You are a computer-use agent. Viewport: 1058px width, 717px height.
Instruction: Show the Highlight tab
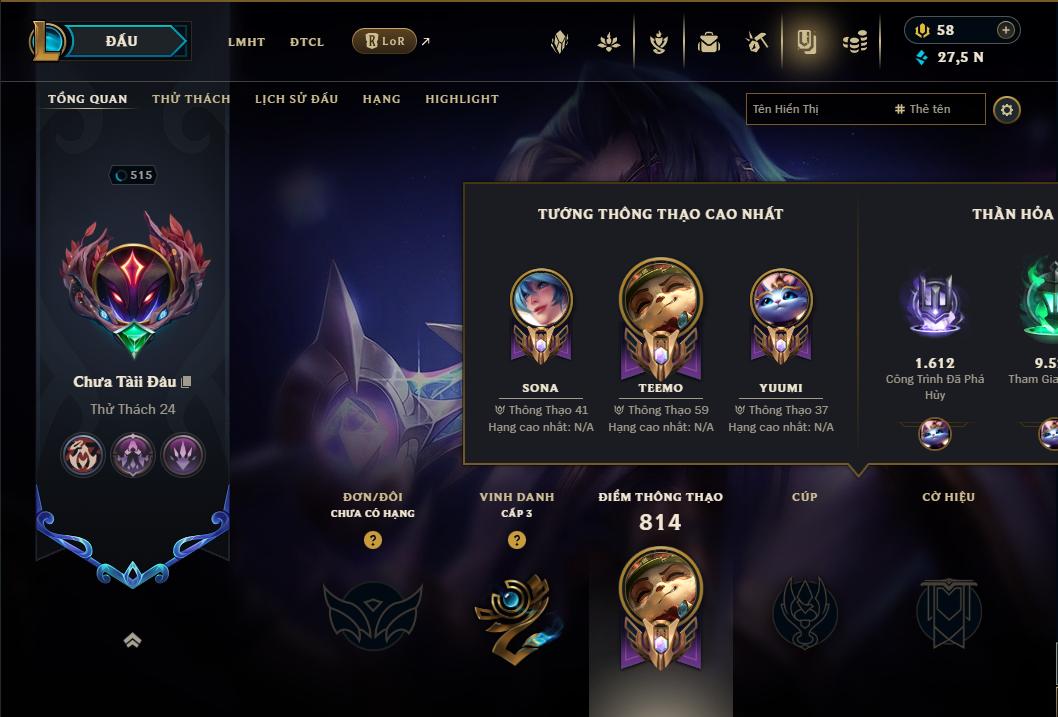(x=461, y=99)
